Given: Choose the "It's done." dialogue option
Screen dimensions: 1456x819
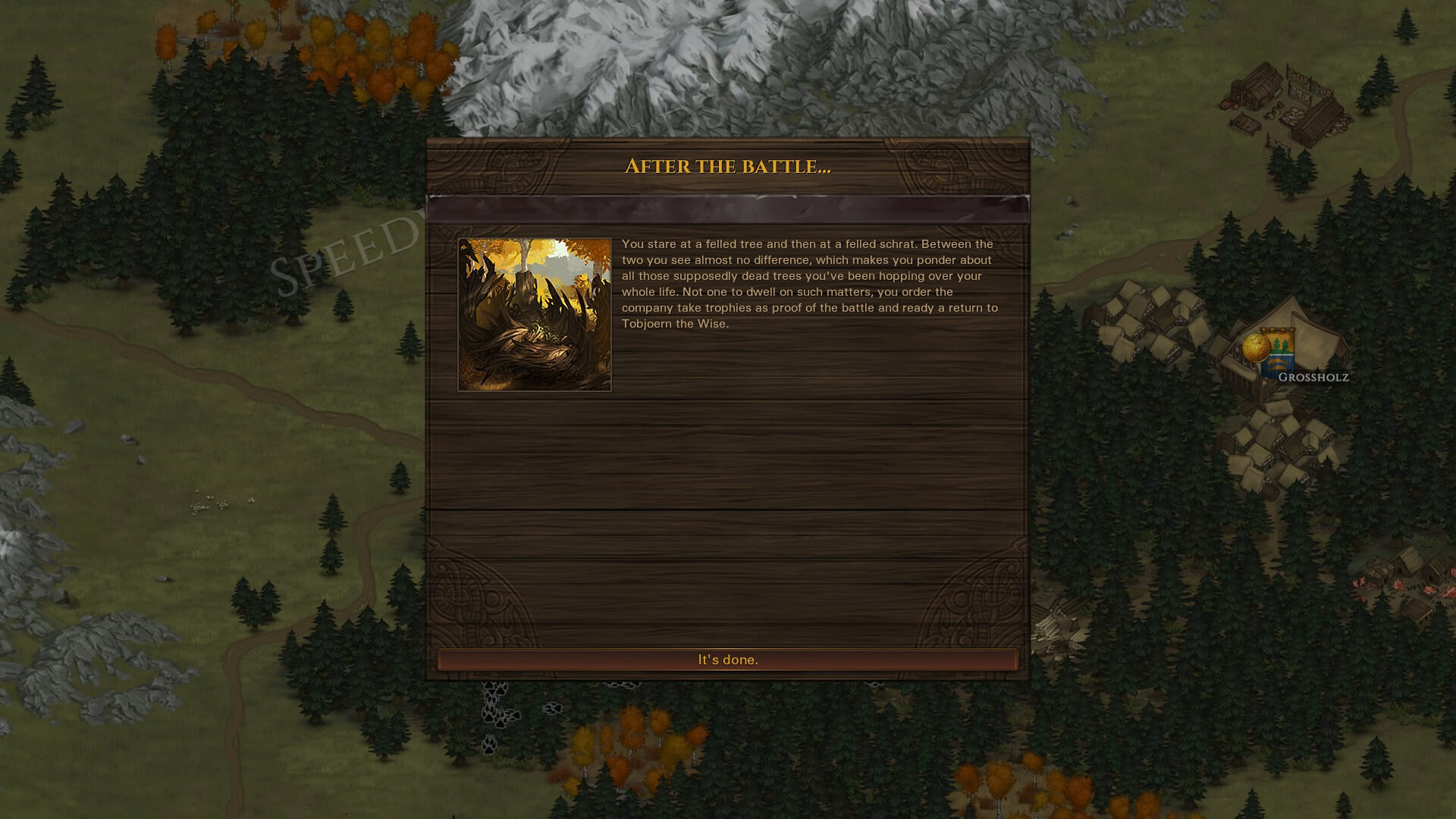Looking at the screenshot, I should (x=727, y=660).
